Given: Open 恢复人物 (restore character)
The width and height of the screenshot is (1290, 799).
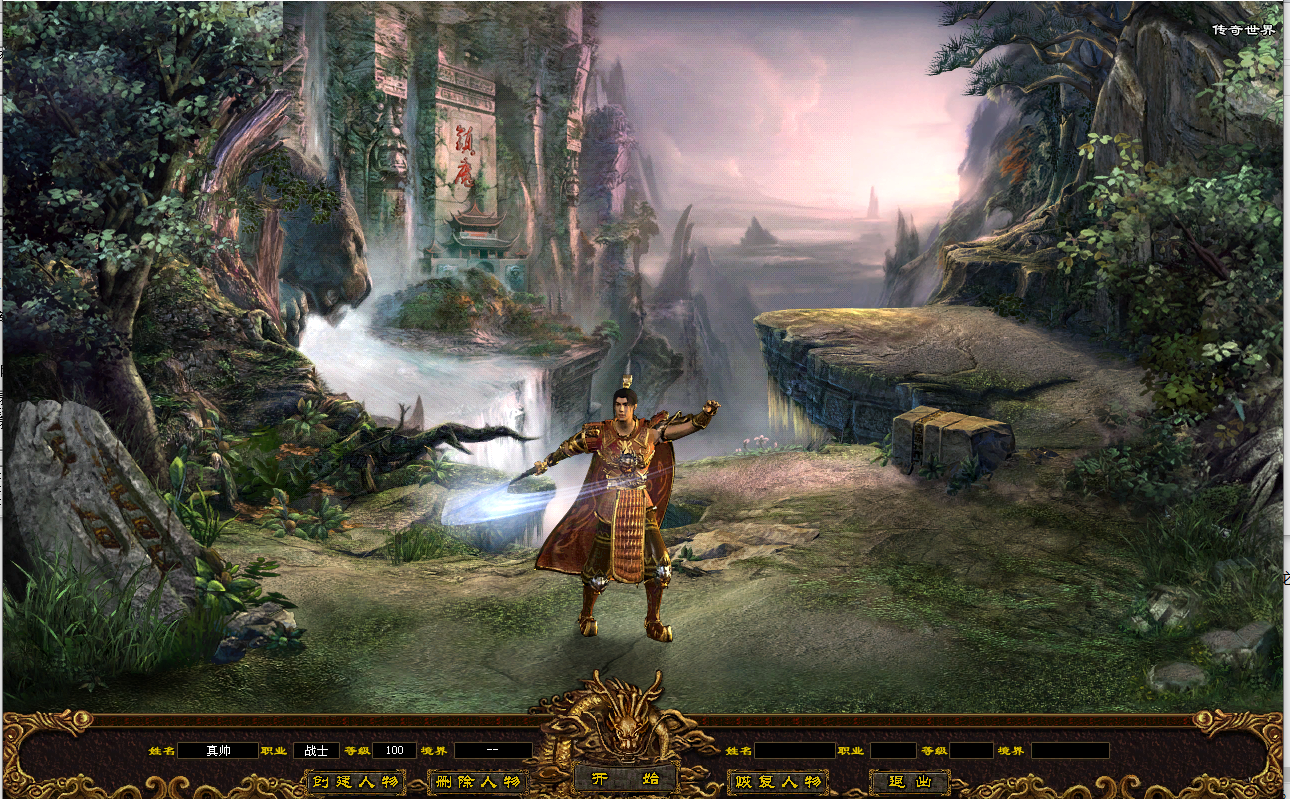Looking at the screenshot, I should (x=778, y=782).
